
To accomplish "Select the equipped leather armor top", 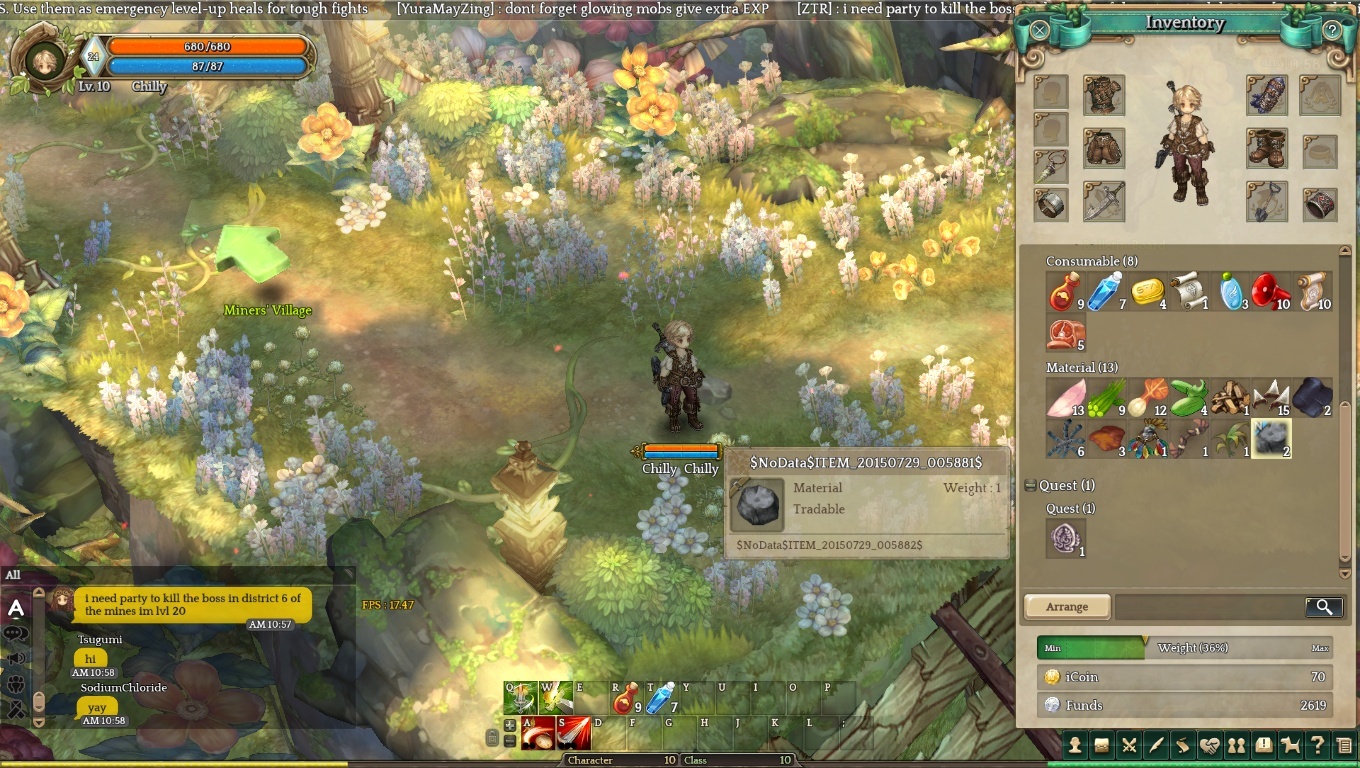I will 1104,95.
